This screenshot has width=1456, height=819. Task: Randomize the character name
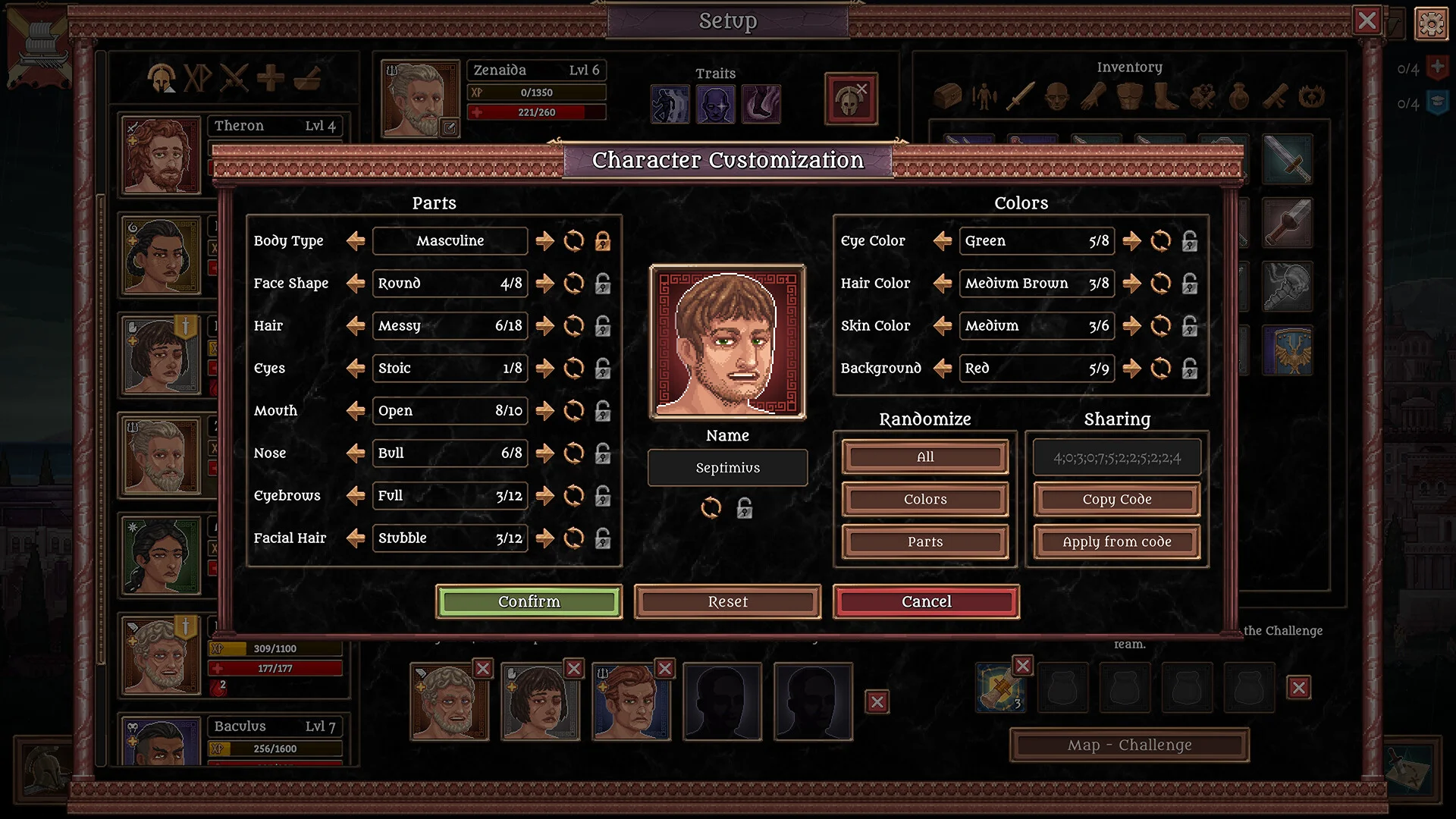click(711, 507)
